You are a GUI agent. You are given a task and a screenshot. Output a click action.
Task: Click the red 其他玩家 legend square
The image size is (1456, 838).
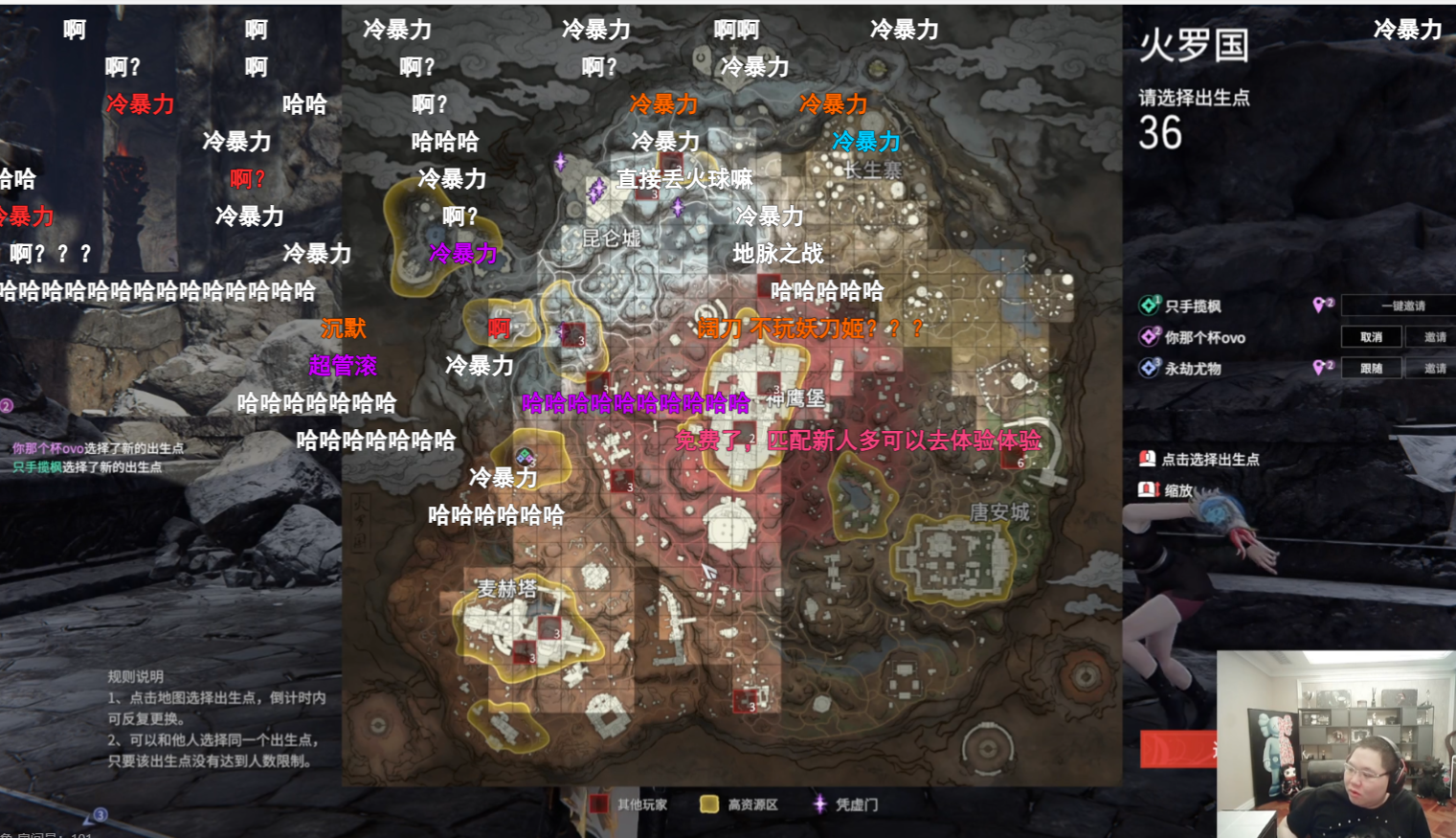click(599, 804)
